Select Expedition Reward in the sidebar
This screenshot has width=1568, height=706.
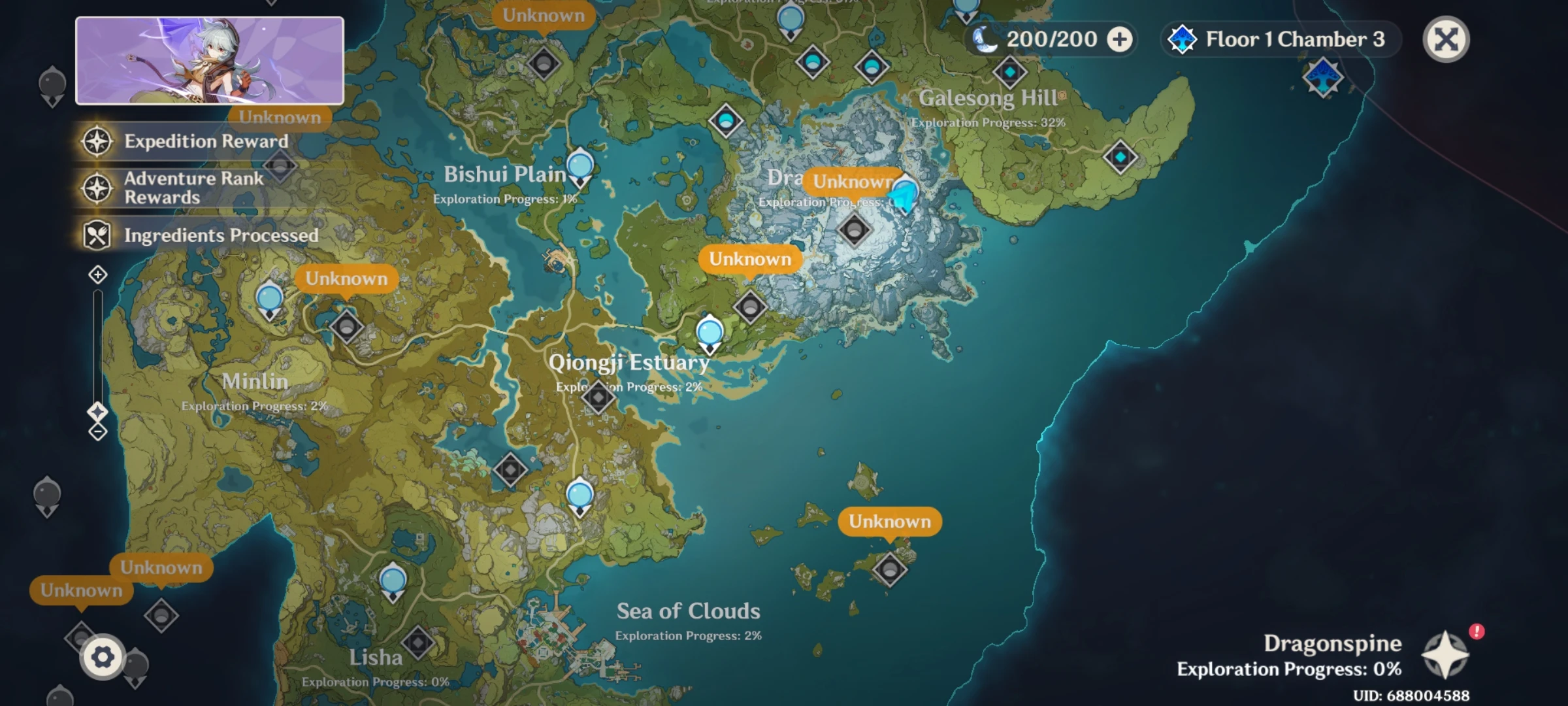206,141
